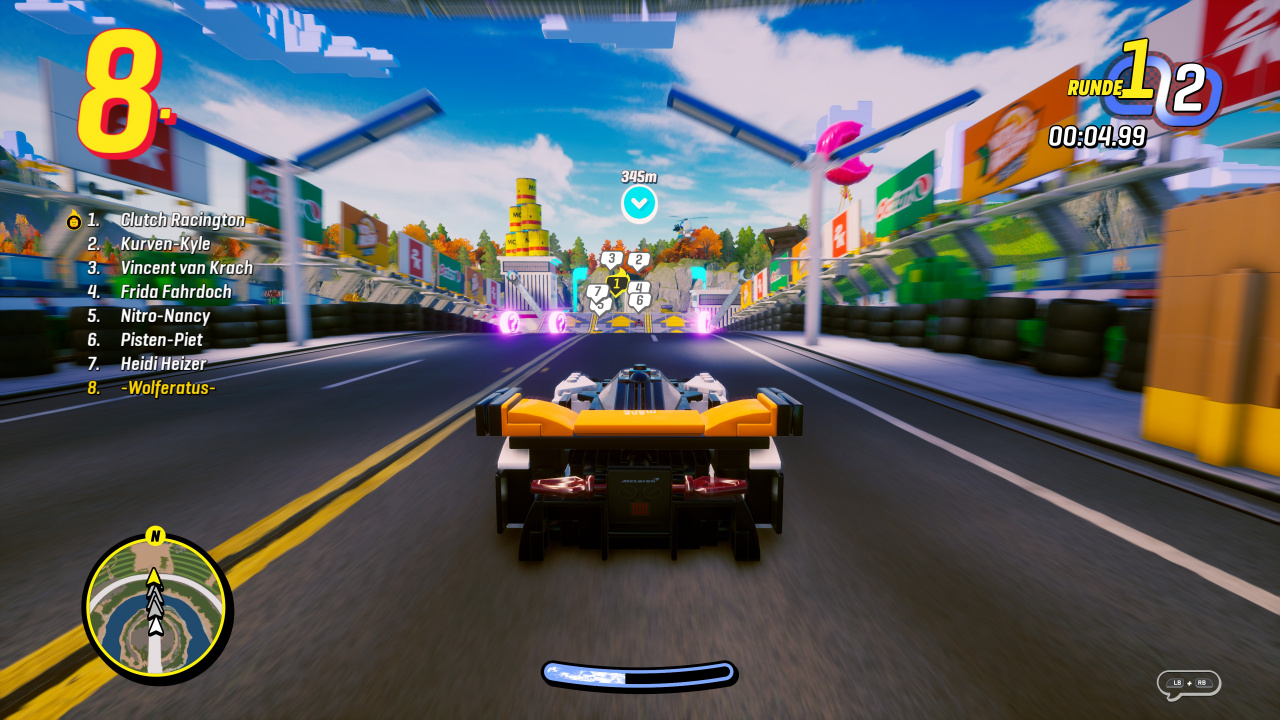Open the chat speech-bubble icon
1280x720 pixels.
pos(1188,684)
